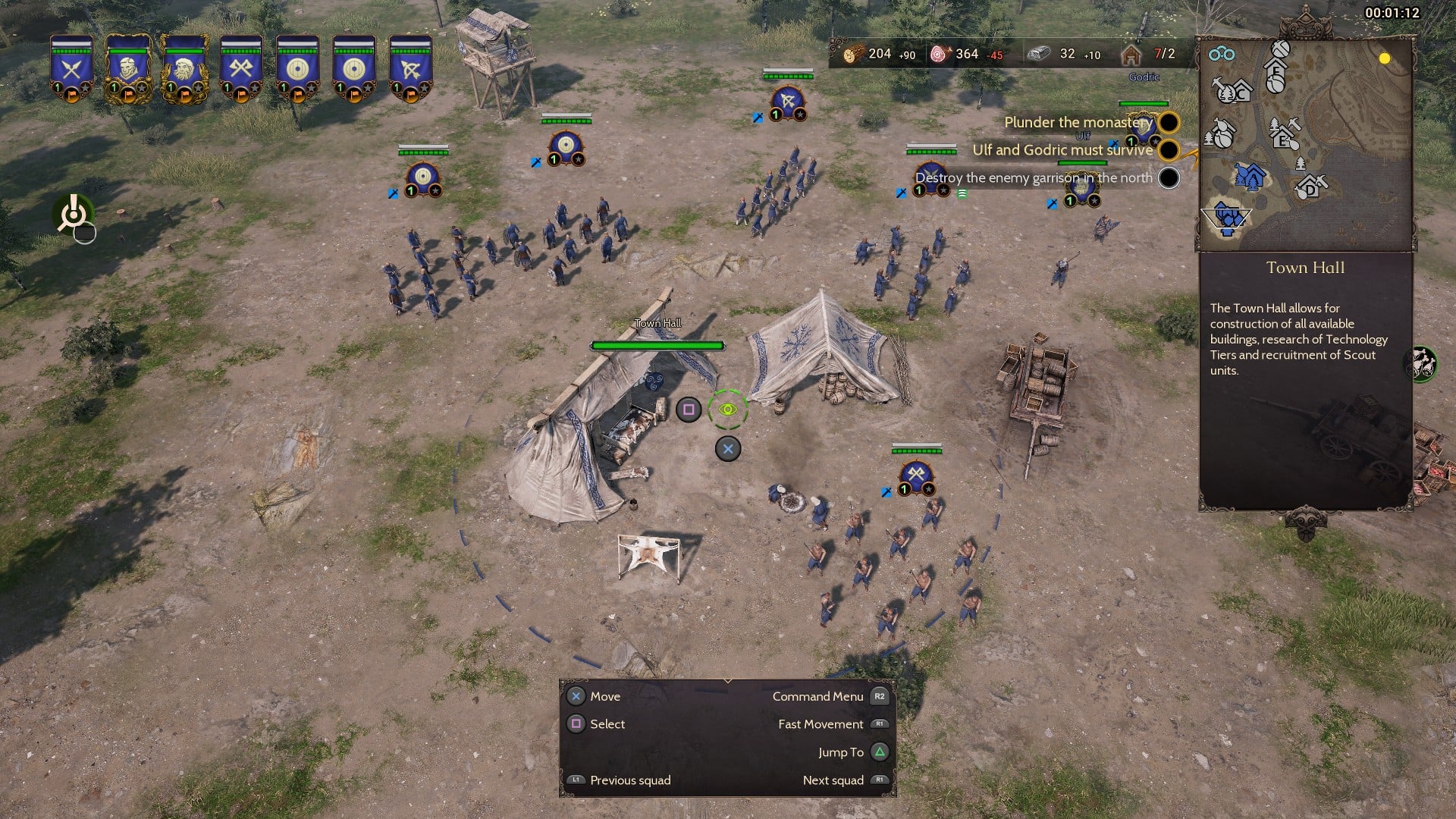Click the wood resource icon

pyautogui.click(x=852, y=54)
